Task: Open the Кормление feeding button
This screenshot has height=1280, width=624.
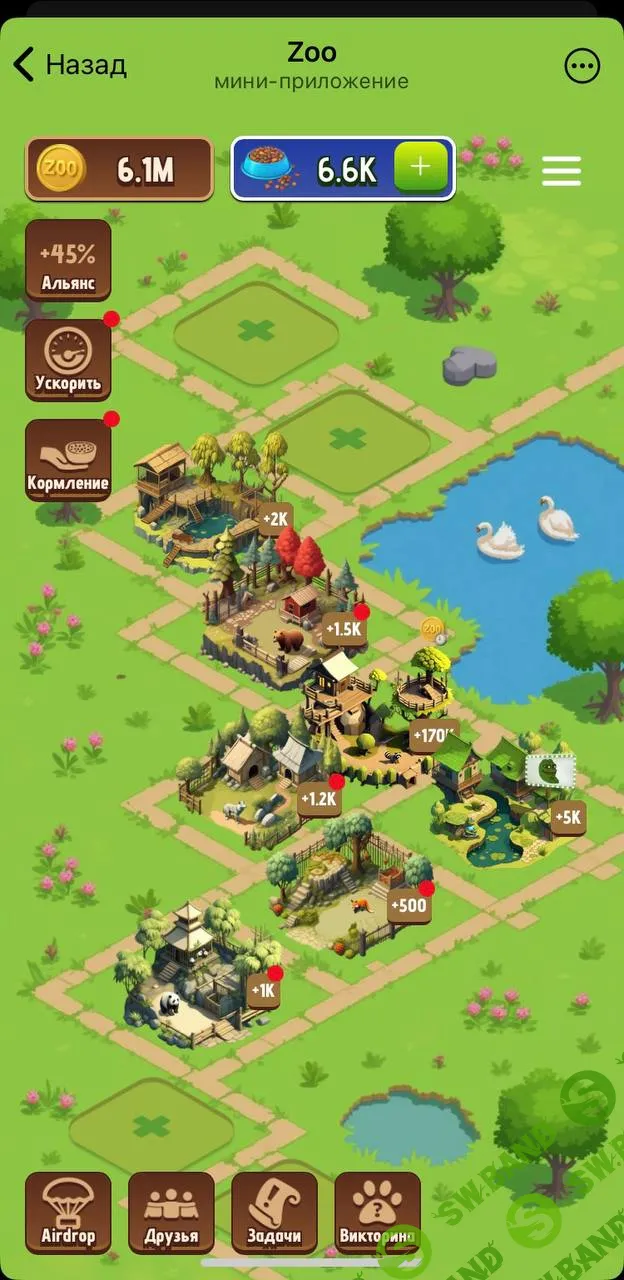Action: click(x=68, y=460)
